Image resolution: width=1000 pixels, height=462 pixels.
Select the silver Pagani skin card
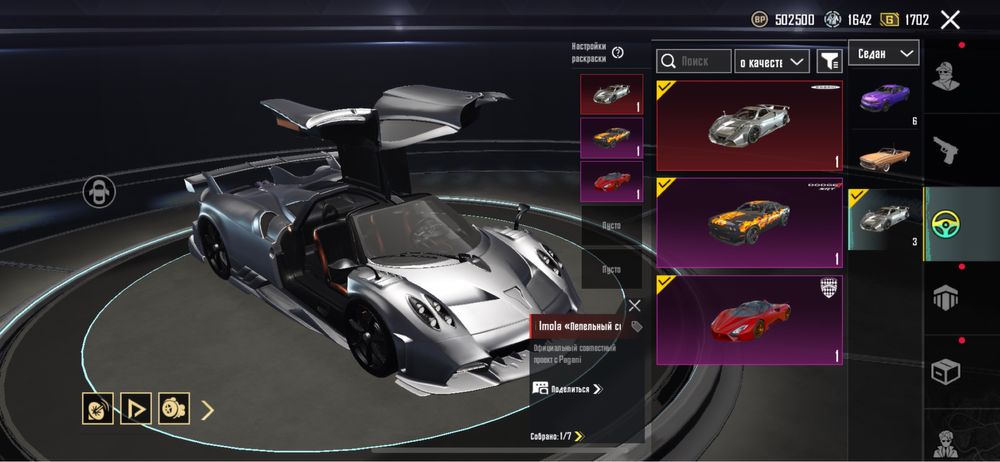749,125
